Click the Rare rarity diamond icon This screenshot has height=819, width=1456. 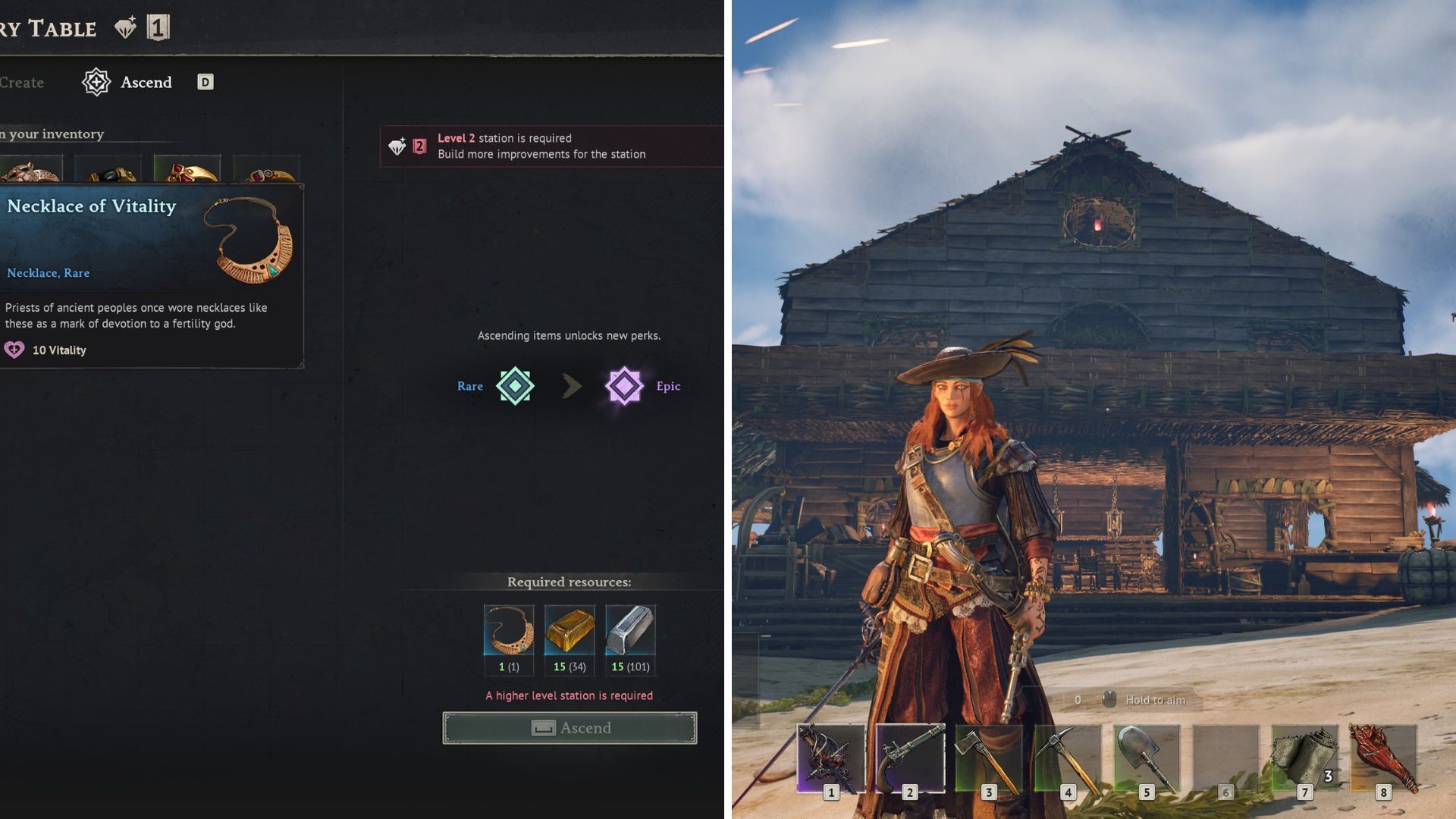click(515, 386)
